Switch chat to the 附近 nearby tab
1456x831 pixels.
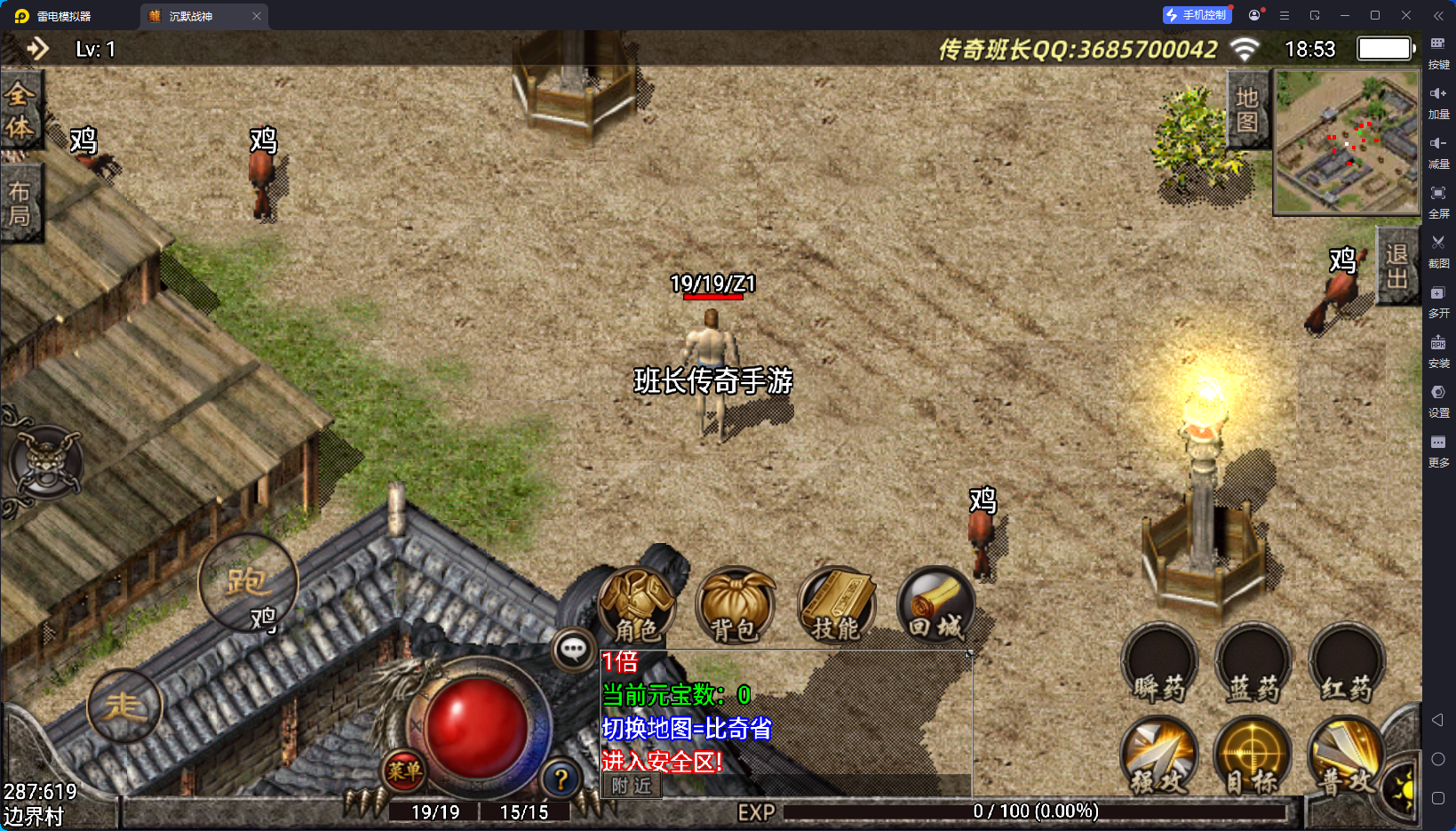click(632, 786)
